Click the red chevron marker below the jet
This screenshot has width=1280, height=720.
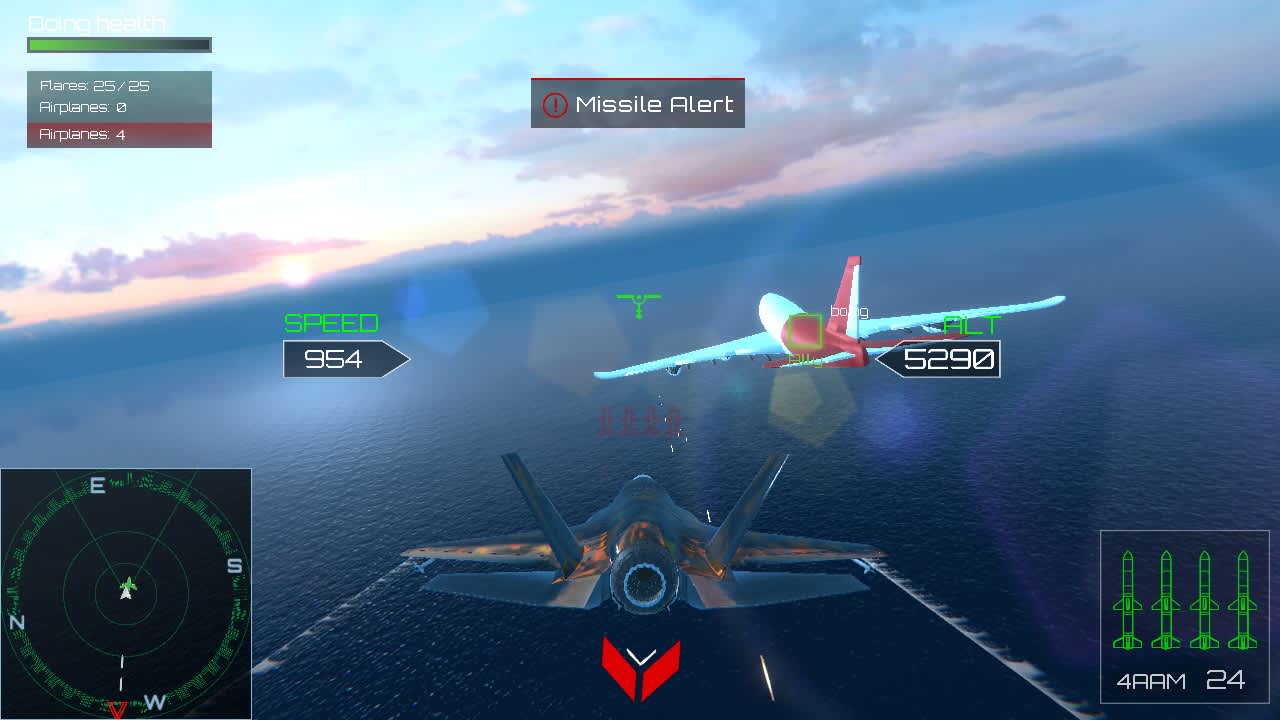(640, 662)
